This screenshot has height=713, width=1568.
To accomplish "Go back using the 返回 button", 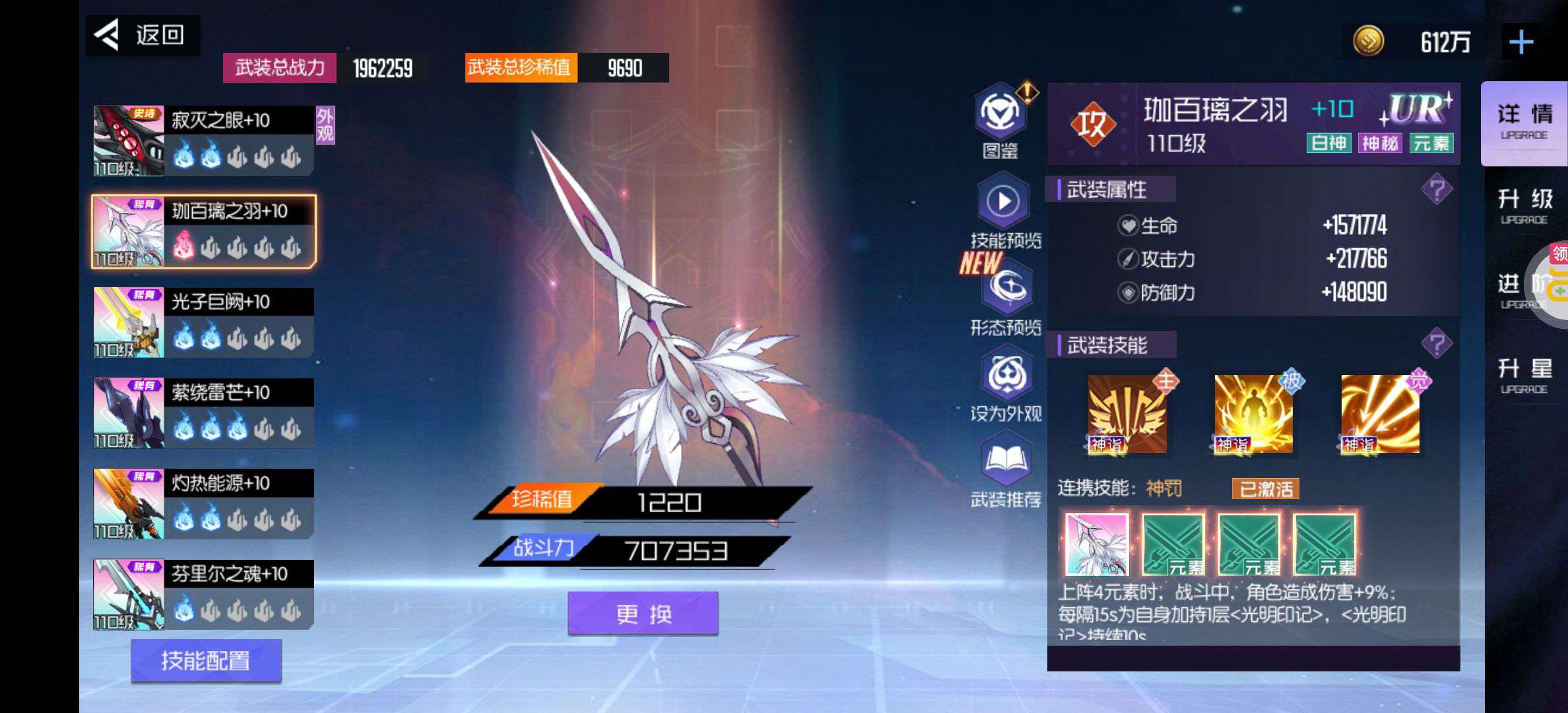I will 142,35.
